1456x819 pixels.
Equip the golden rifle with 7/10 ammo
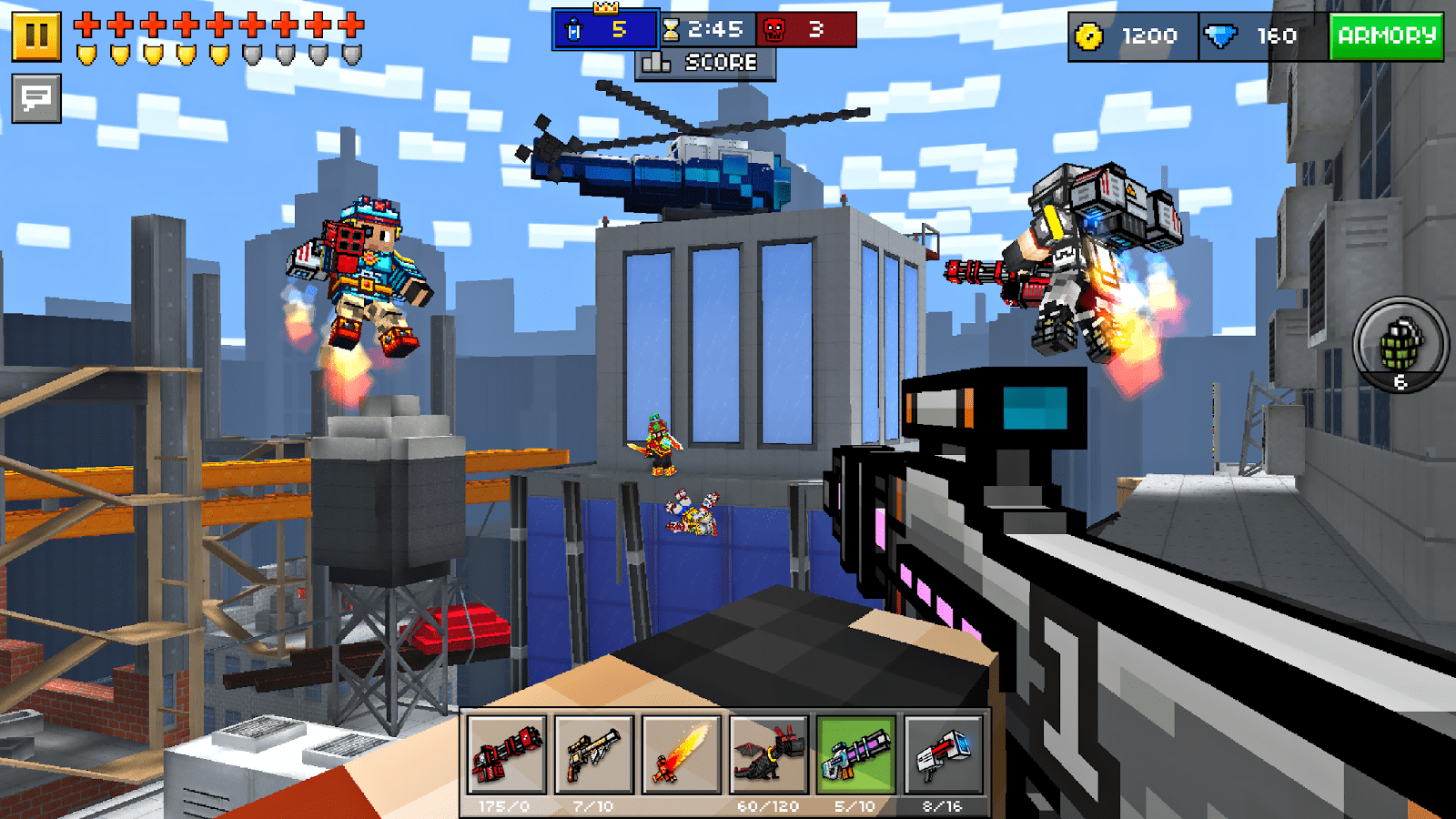tap(592, 757)
